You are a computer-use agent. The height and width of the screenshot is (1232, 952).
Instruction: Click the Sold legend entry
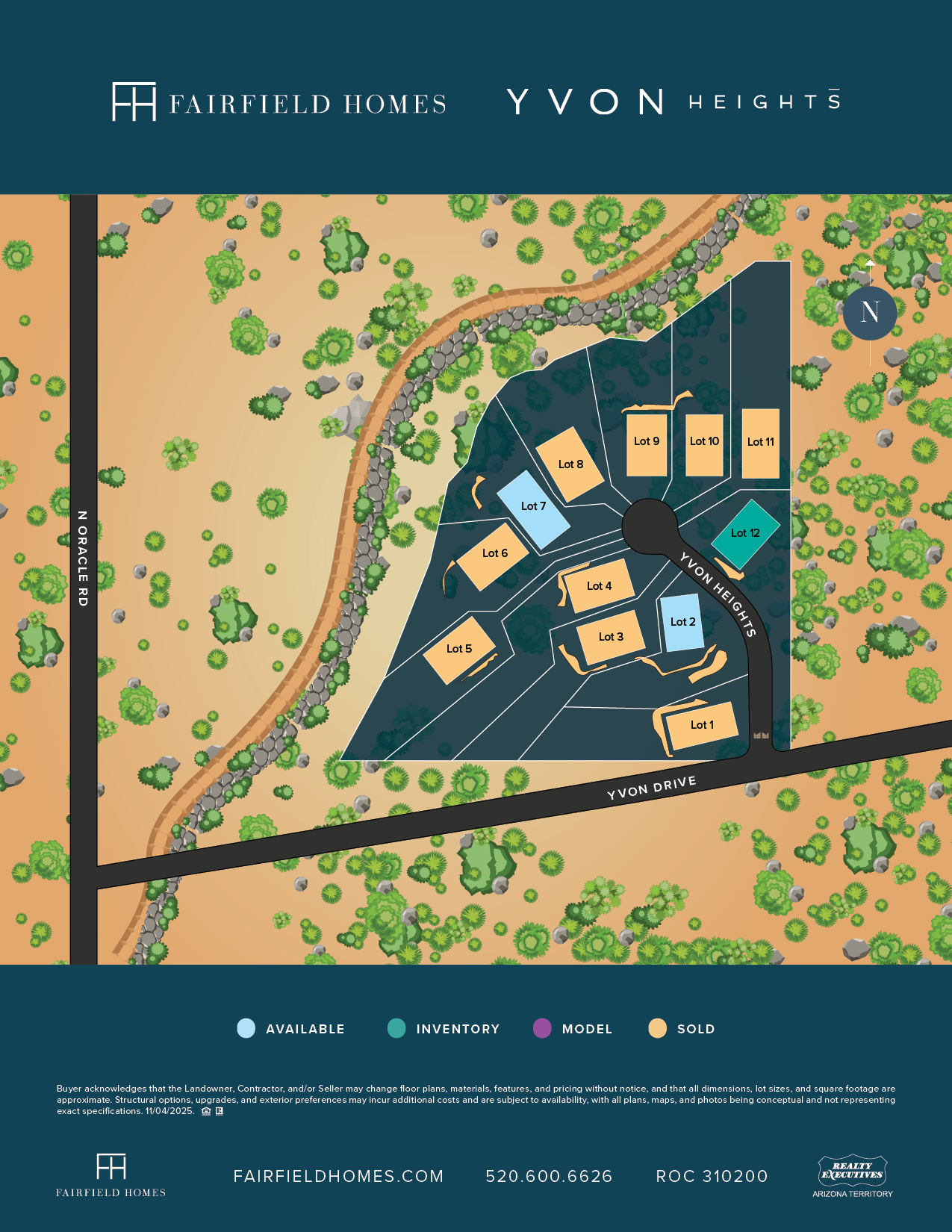point(682,1029)
